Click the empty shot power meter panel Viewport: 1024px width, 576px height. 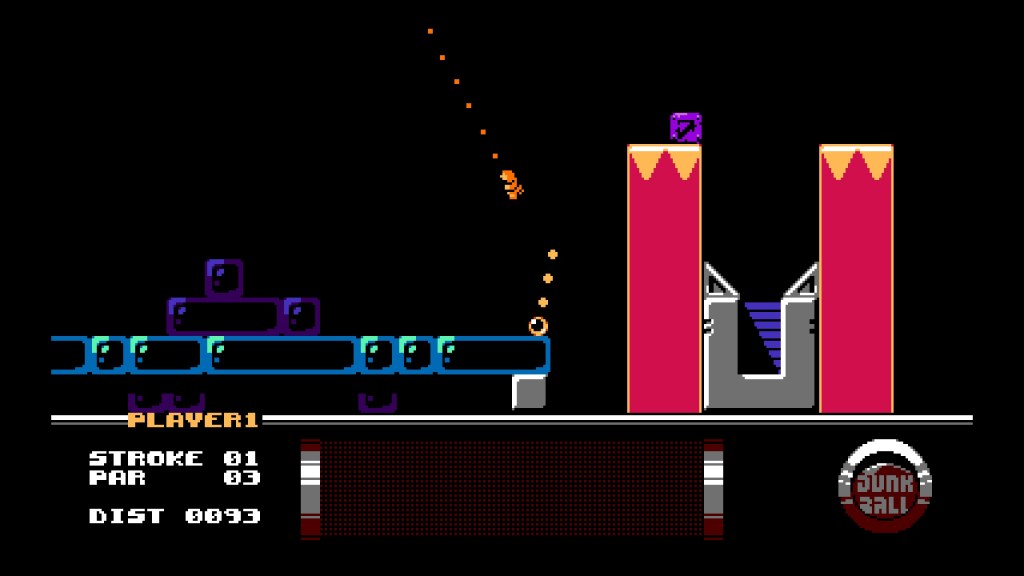(511, 489)
